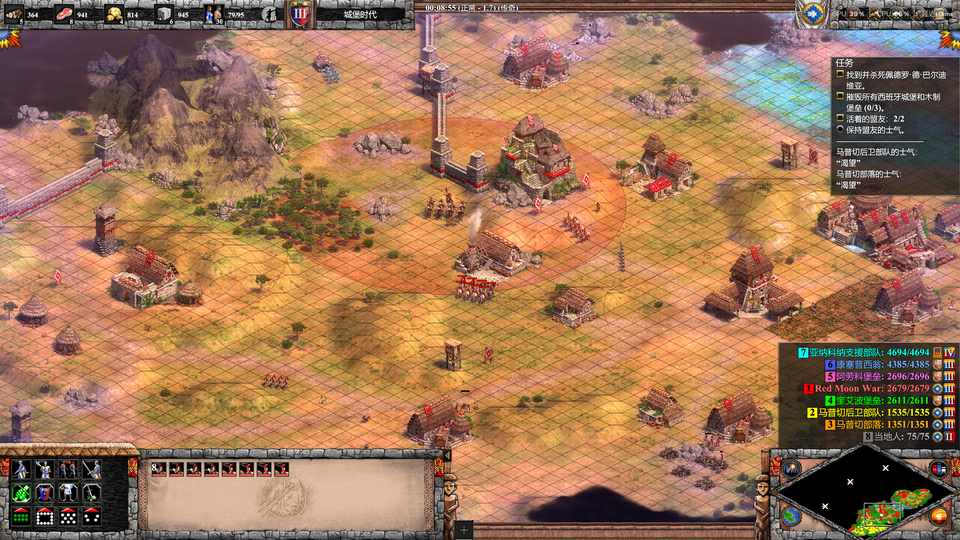Choose the staggered formation
Image resolution: width=960 pixels, height=540 pixels.
[68, 516]
